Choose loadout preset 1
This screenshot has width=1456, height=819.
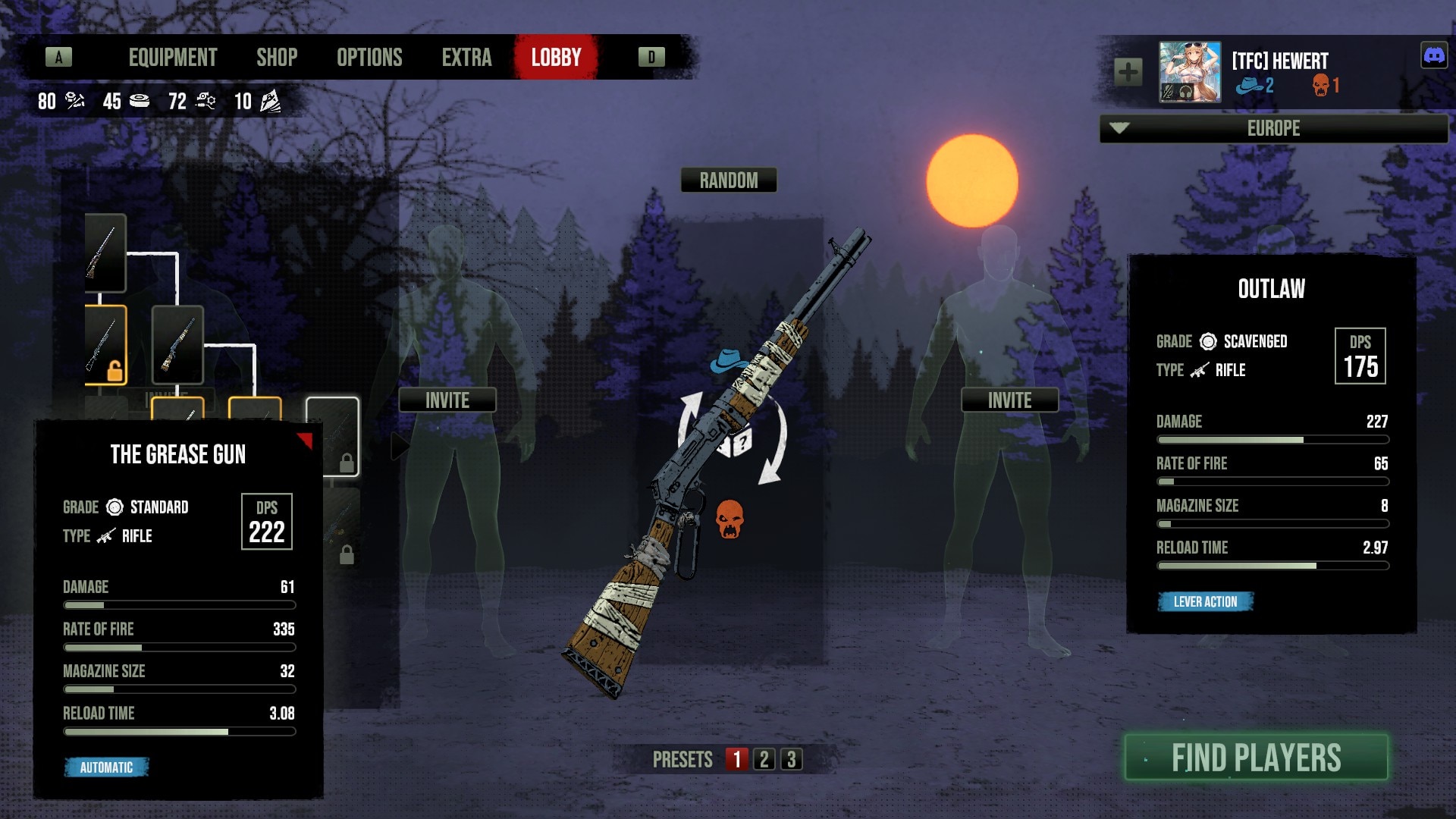736,759
